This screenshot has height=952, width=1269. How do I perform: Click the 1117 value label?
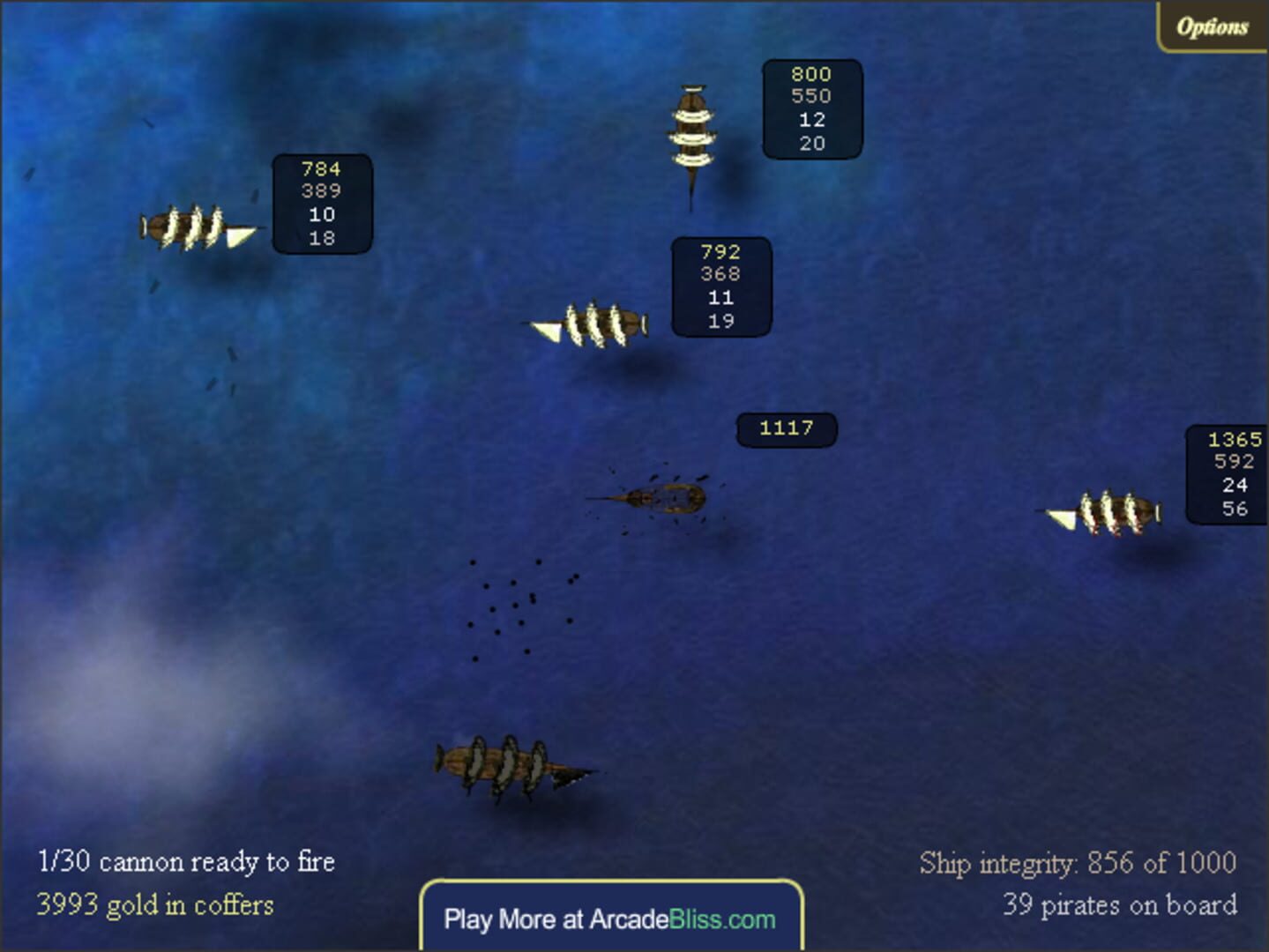click(786, 428)
